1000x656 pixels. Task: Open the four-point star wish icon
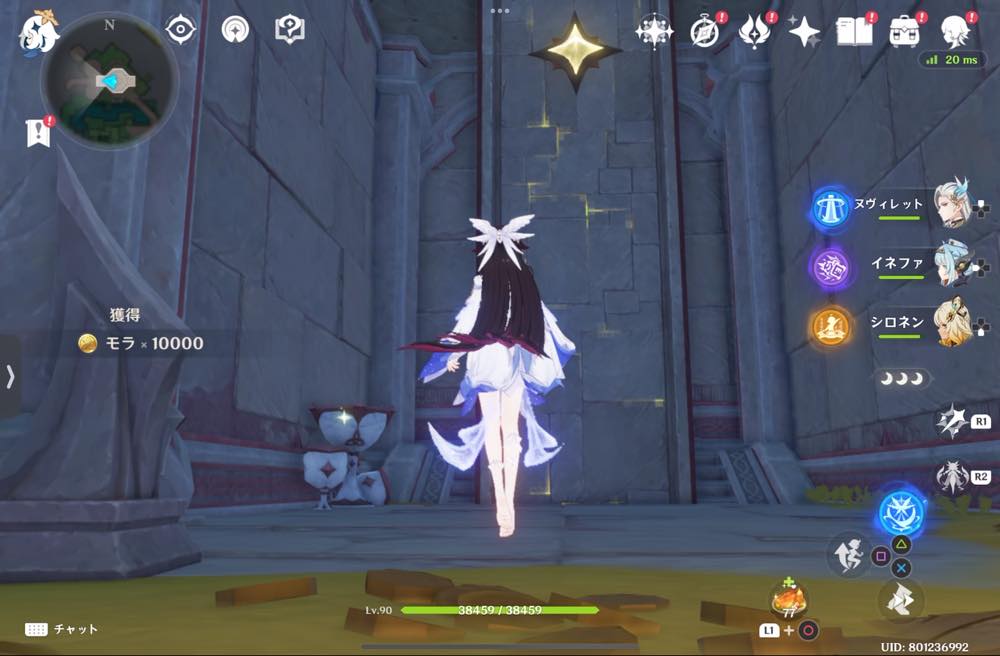pyautogui.click(x=804, y=32)
